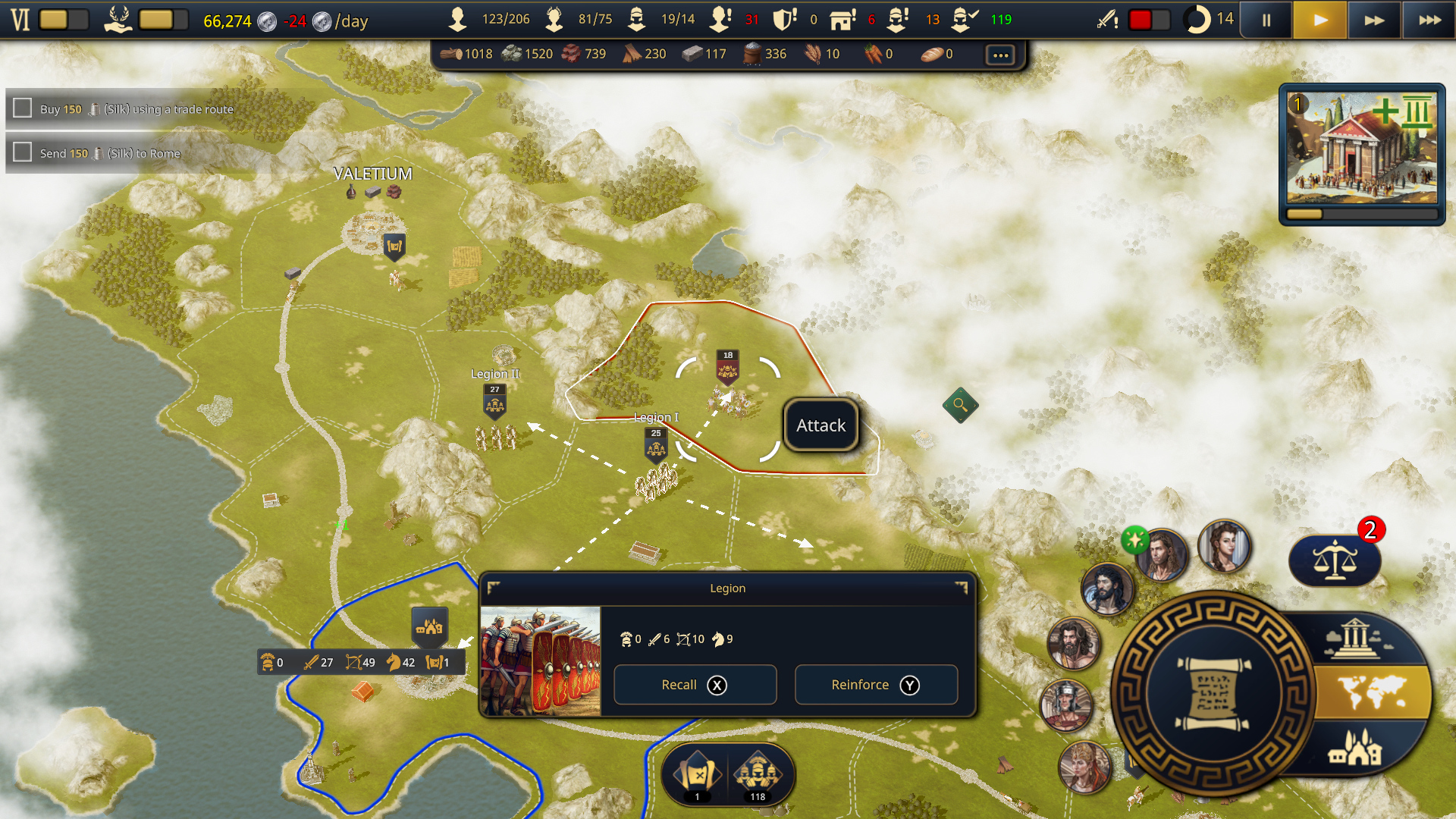
Task: Click the wood resource icon showing 1018
Action: click(450, 54)
